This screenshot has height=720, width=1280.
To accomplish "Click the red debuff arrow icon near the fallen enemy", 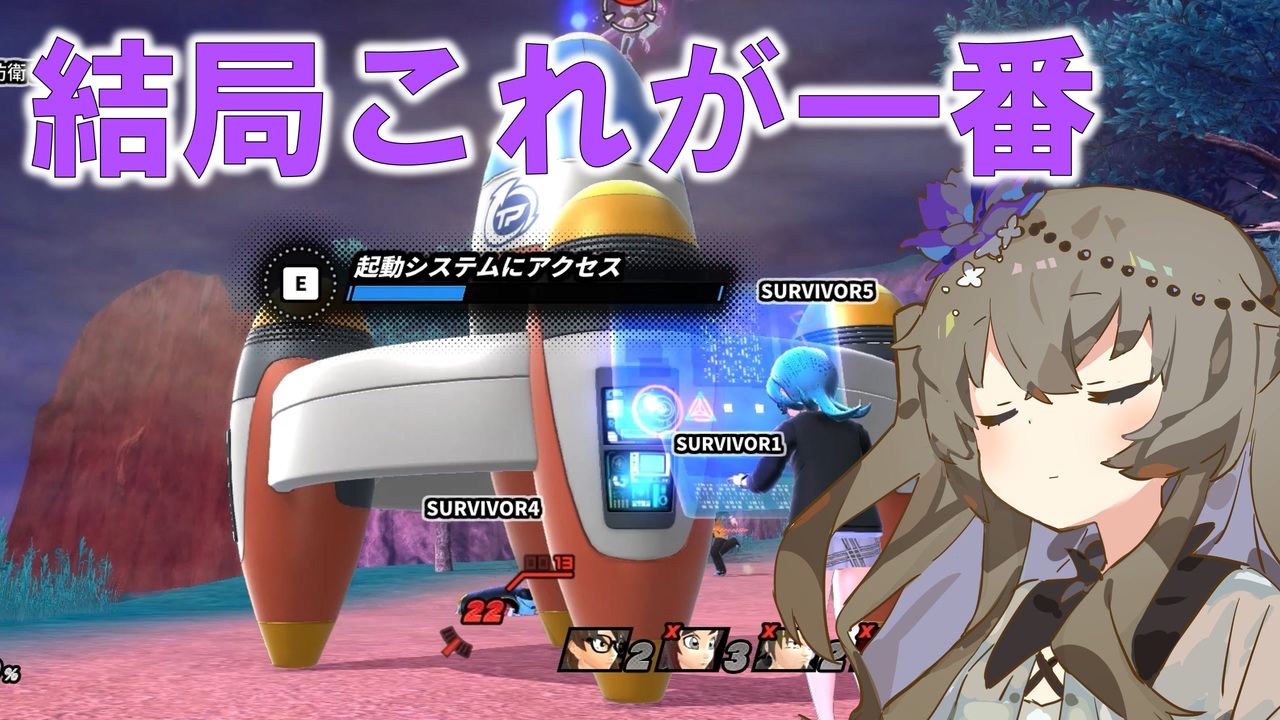I will tap(455, 642).
